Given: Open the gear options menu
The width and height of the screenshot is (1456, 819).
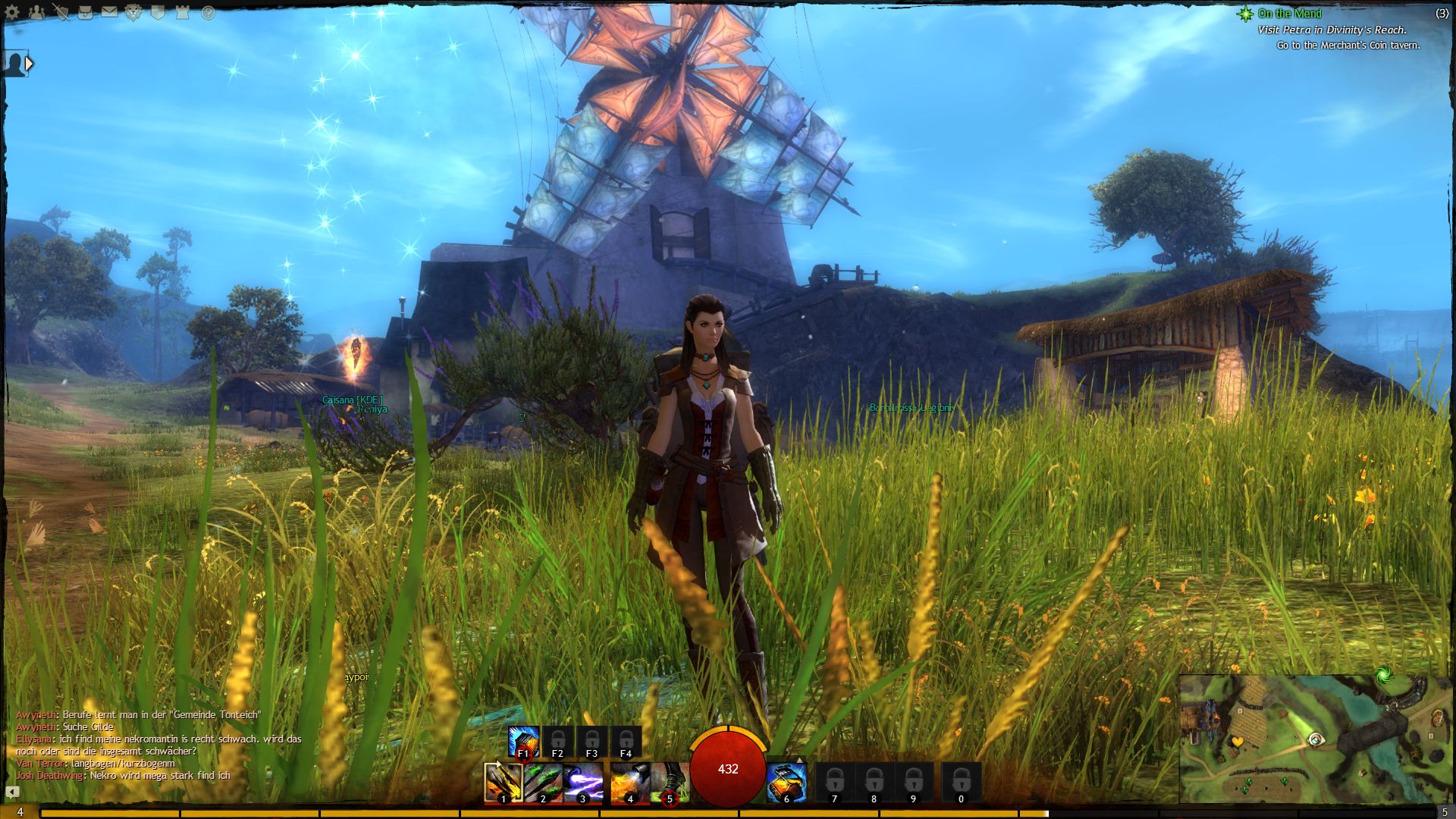Looking at the screenshot, I should tap(12, 12).
